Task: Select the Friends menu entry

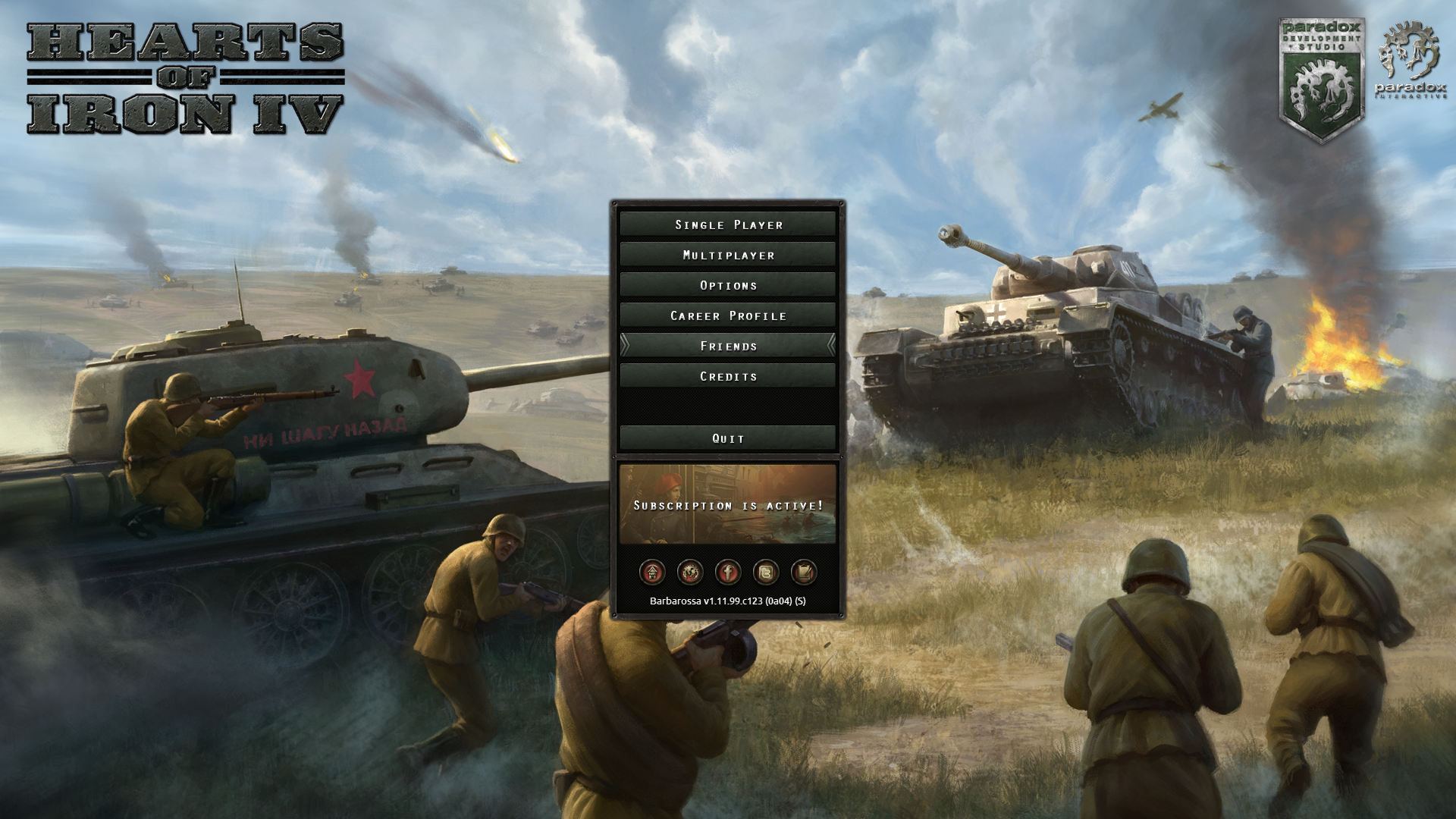Action: (728, 346)
